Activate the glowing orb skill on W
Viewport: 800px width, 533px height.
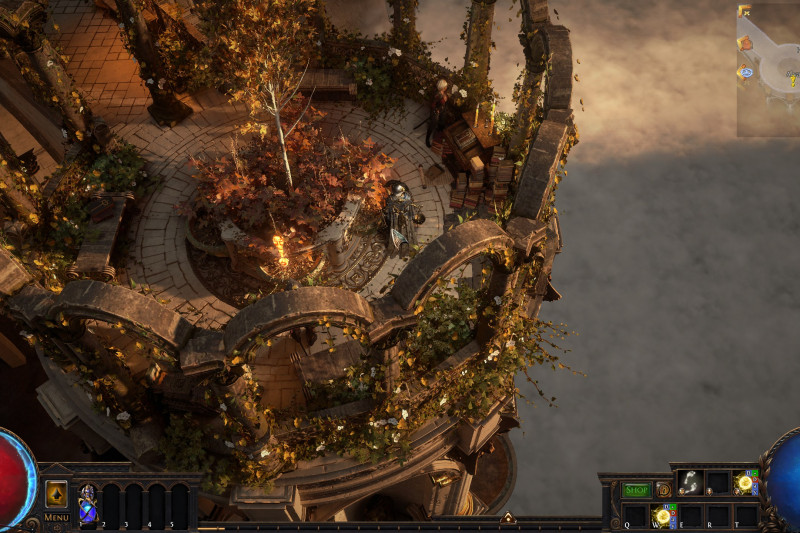(662, 516)
